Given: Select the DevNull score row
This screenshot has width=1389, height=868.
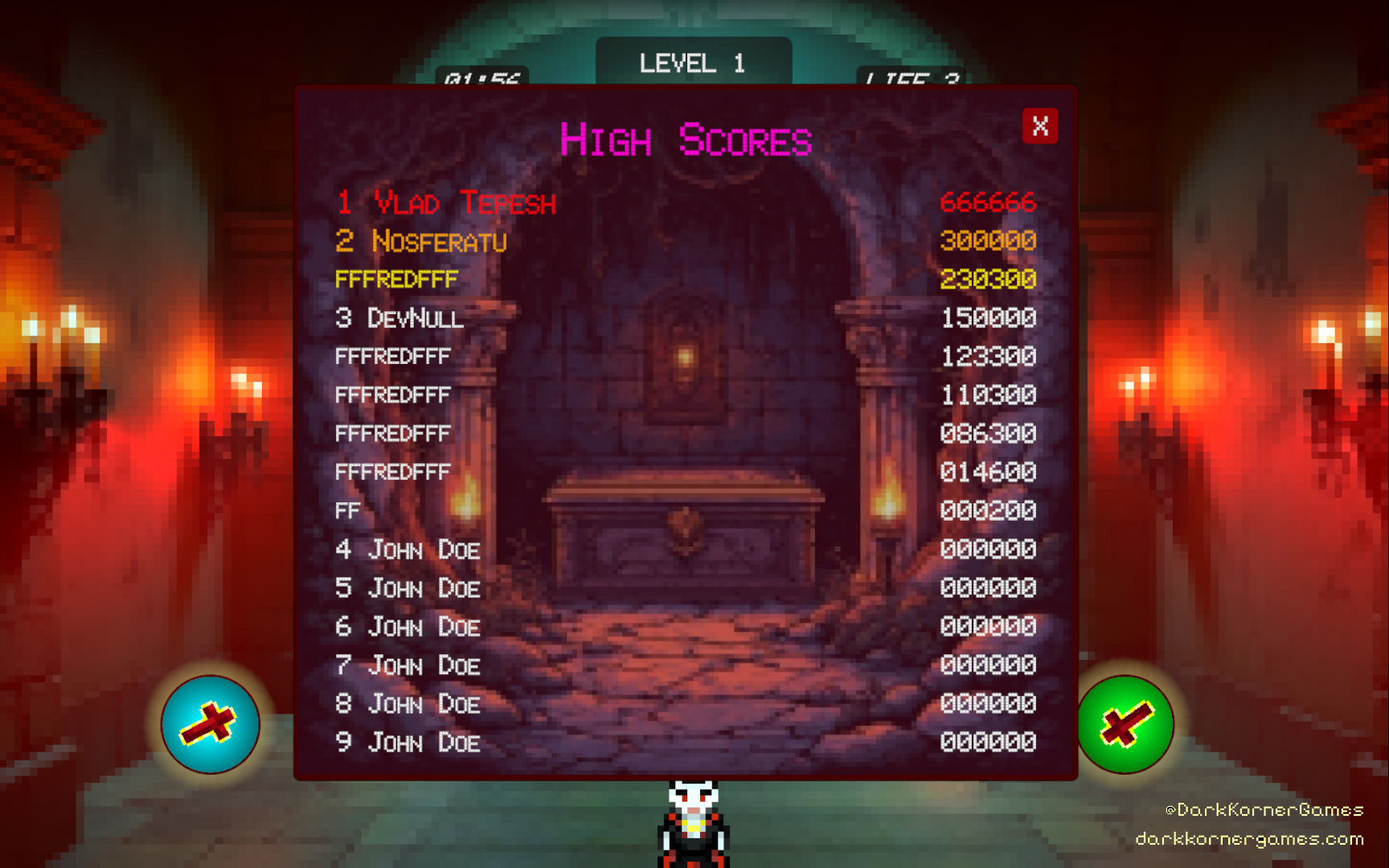Looking at the screenshot, I should pos(685,318).
